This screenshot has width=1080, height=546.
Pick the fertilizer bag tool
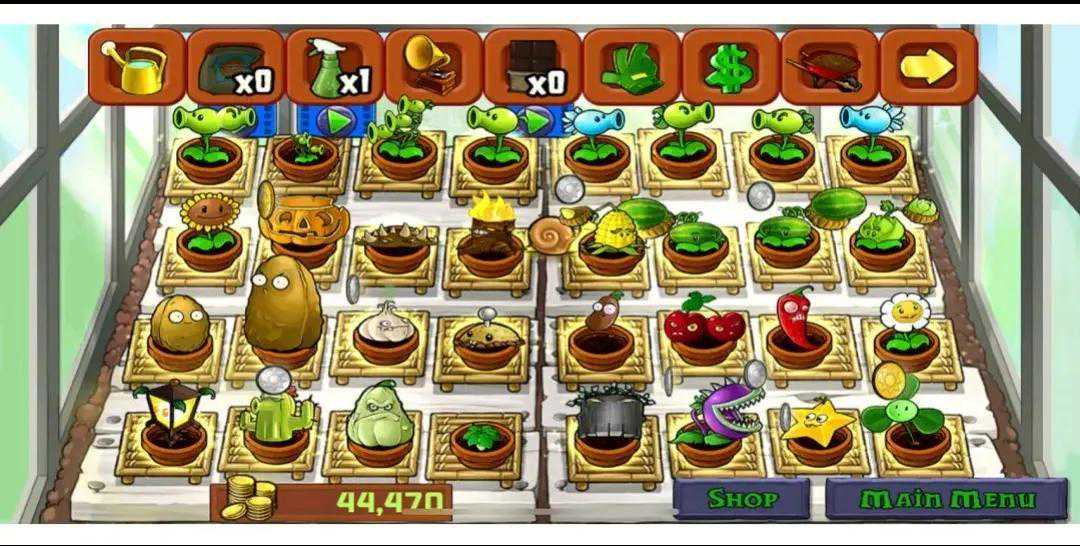click(236, 67)
